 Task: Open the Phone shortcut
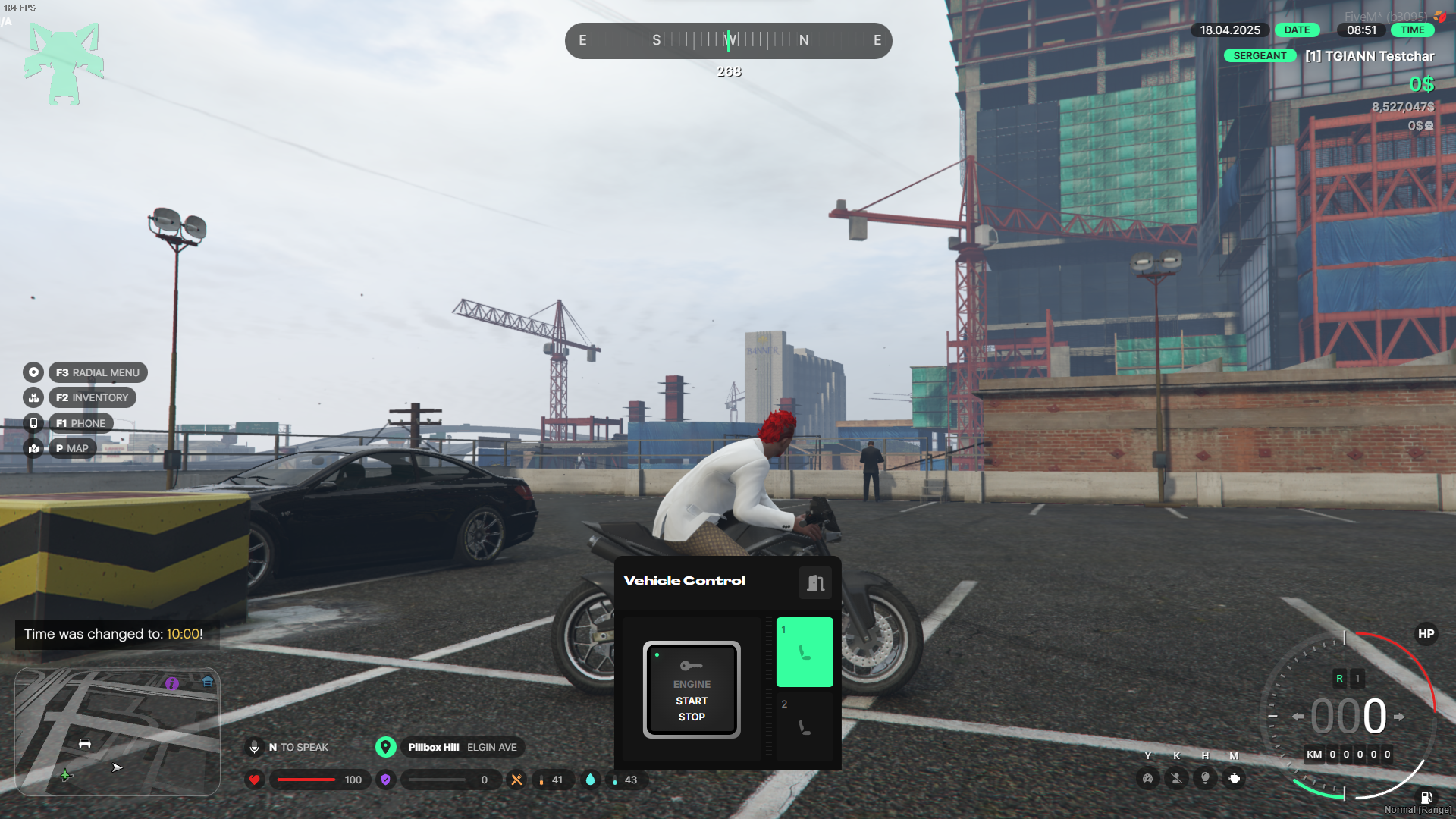(80, 423)
